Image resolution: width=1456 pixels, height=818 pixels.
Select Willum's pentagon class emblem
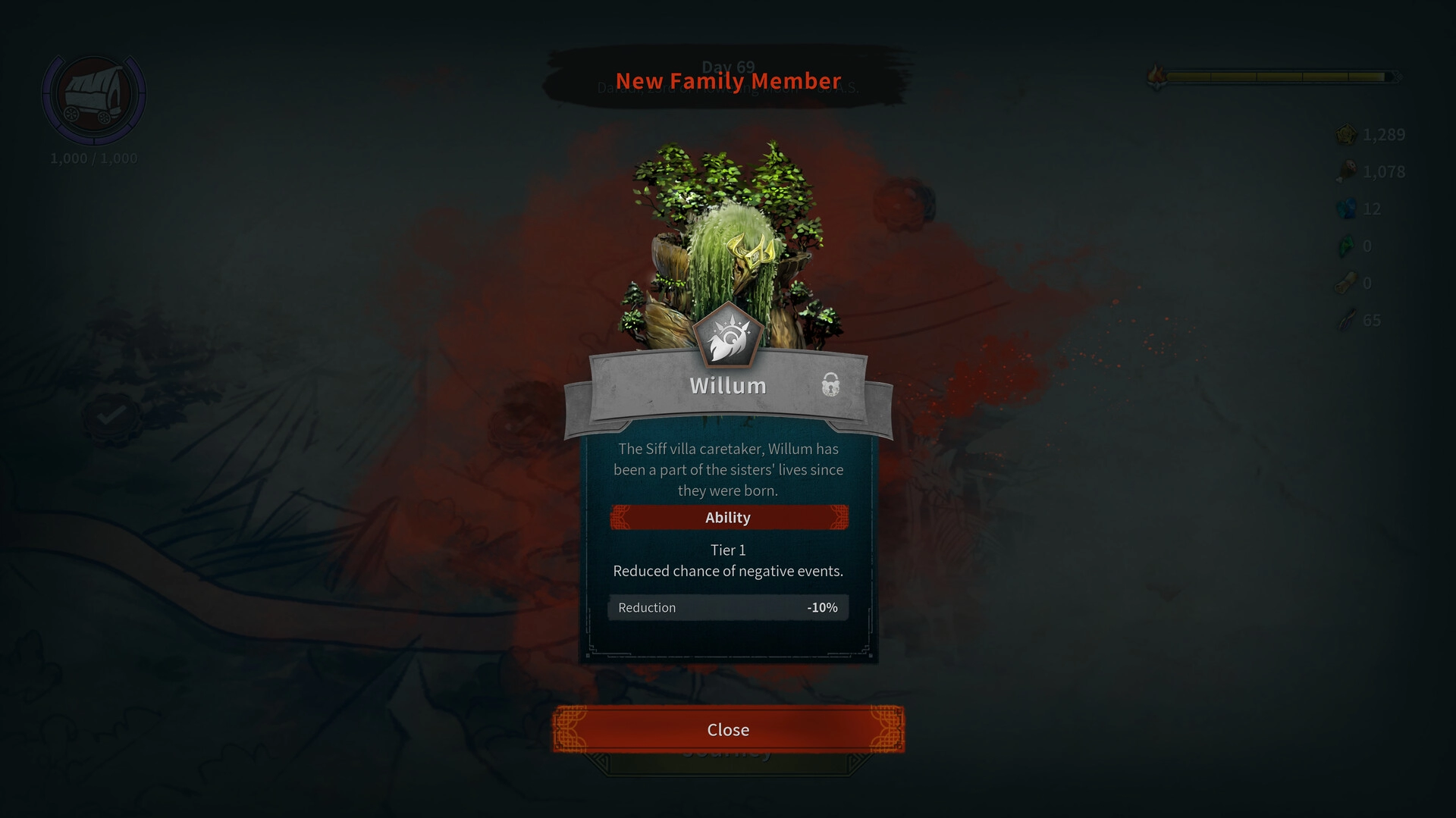727,336
